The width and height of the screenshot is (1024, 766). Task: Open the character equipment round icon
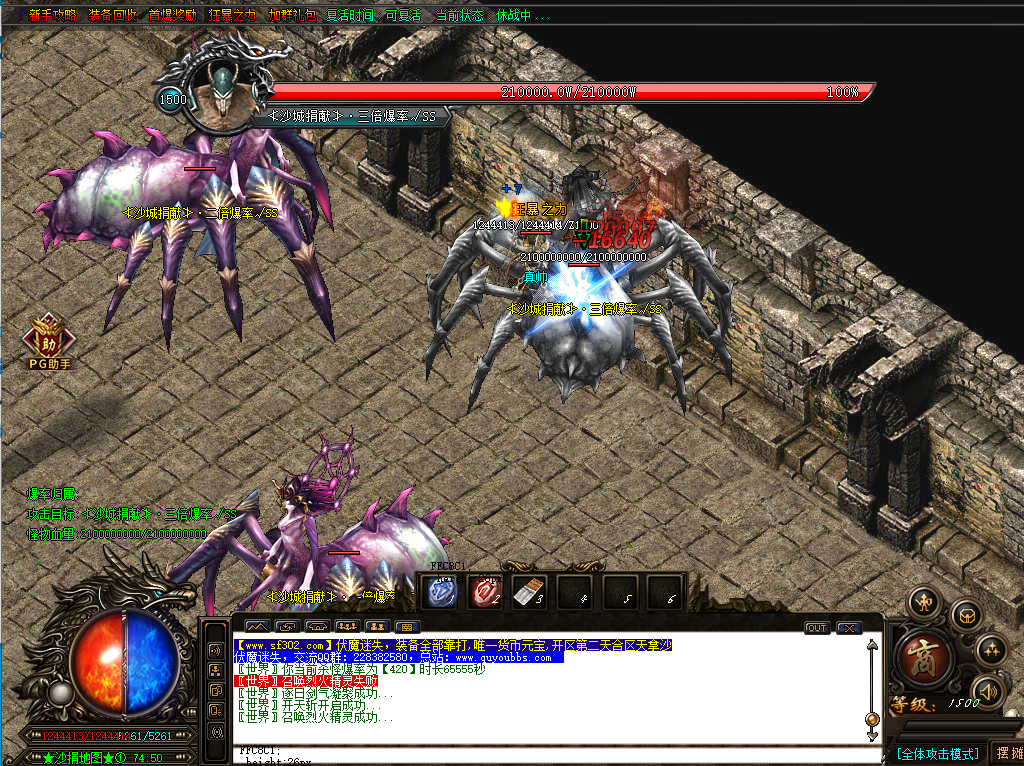point(925,604)
